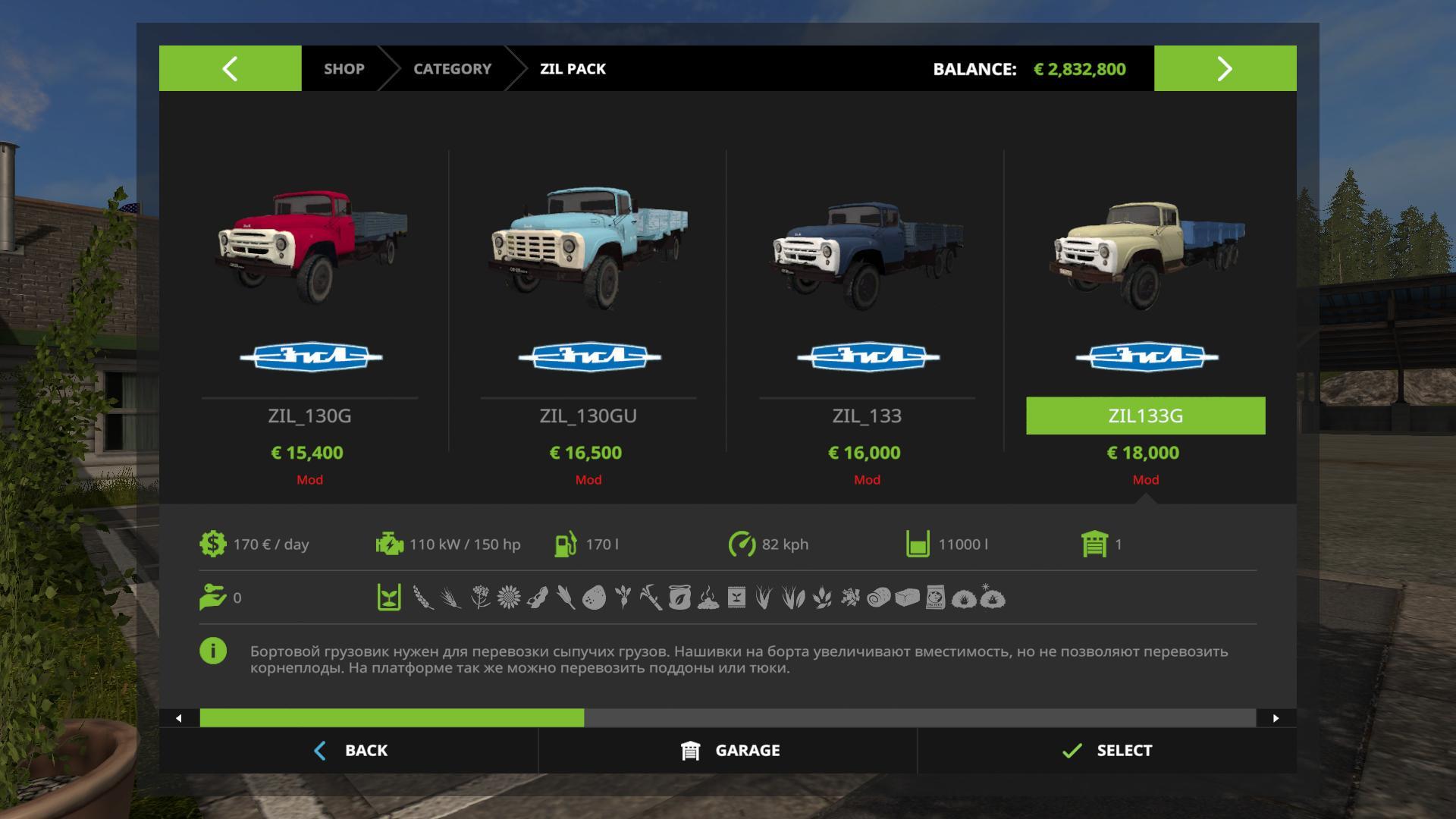Open the SHOP breadcrumb
This screenshot has width=1456, height=819.
(344, 68)
